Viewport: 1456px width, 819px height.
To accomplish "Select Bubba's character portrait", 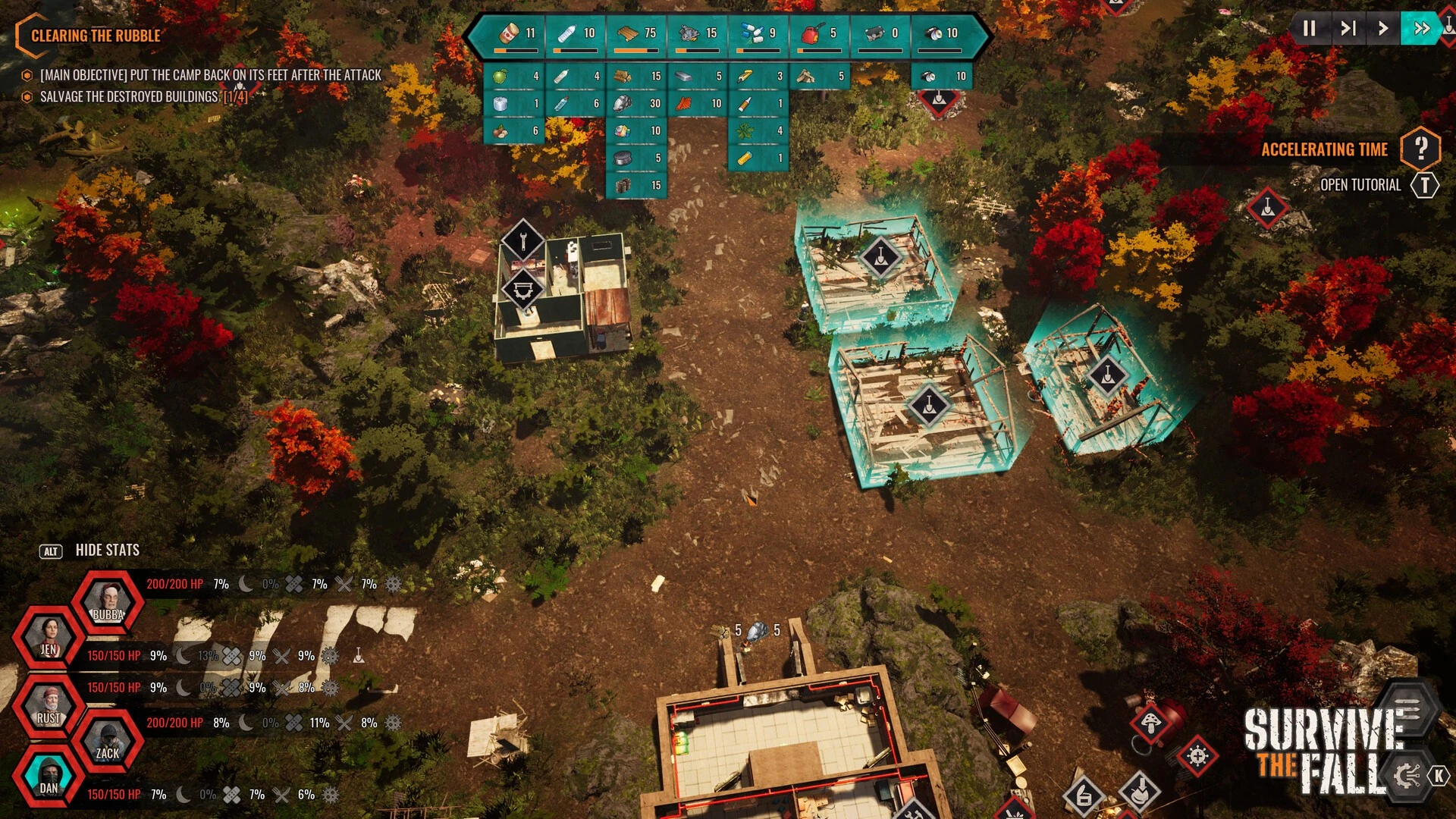I will [108, 603].
